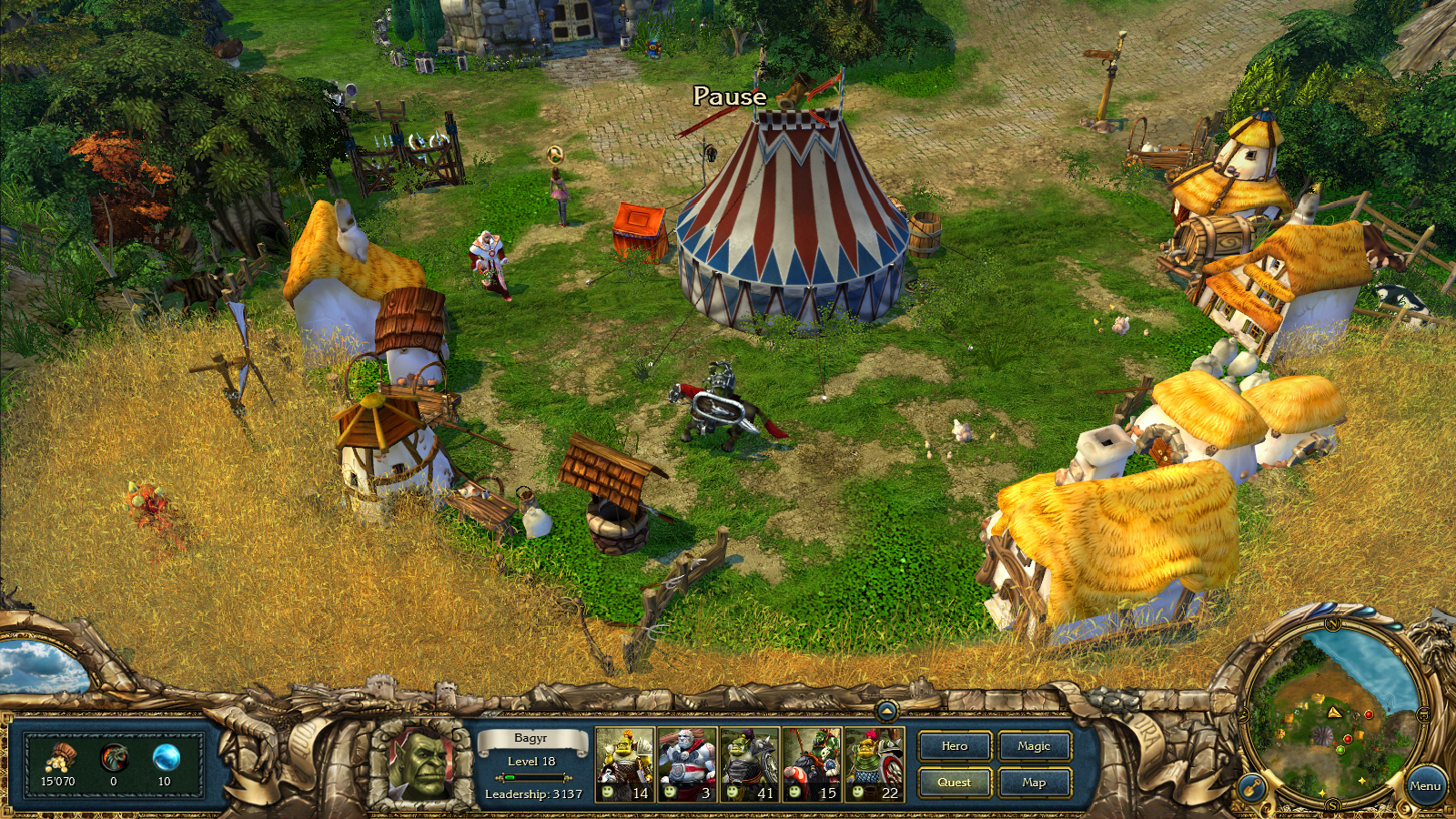Open the Magic spellbook
The height and width of the screenshot is (819, 1456).
pyautogui.click(x=1034, y=747)
